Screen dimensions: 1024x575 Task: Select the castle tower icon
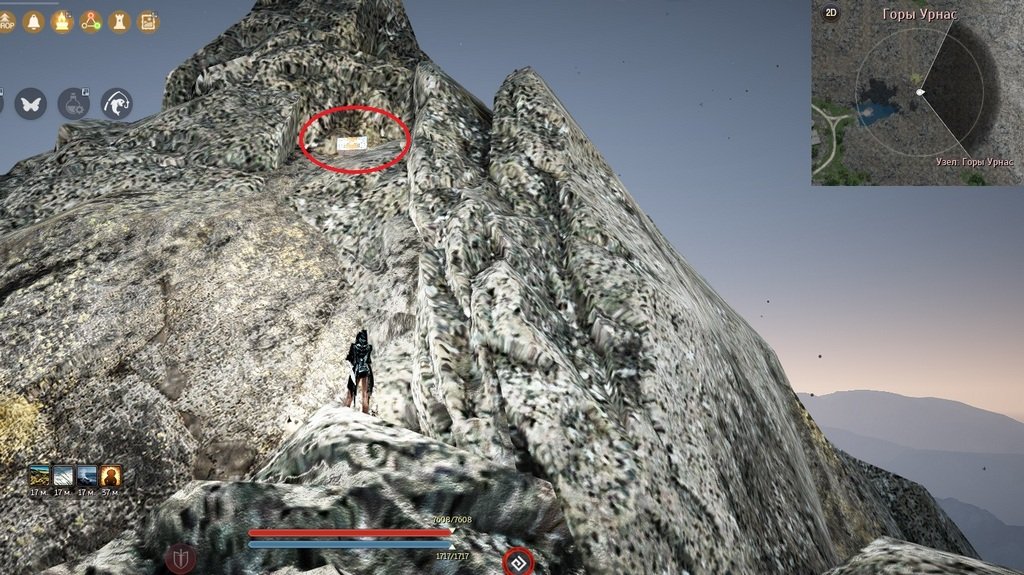coord(119,21)
